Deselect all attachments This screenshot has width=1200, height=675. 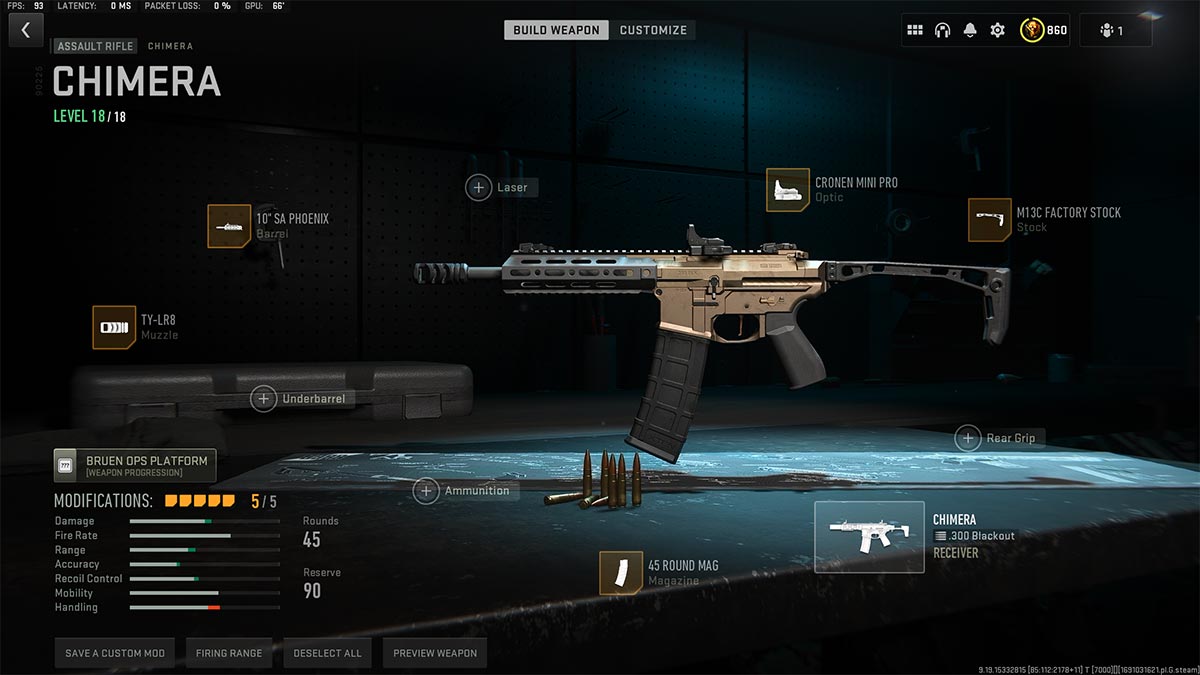327,653
